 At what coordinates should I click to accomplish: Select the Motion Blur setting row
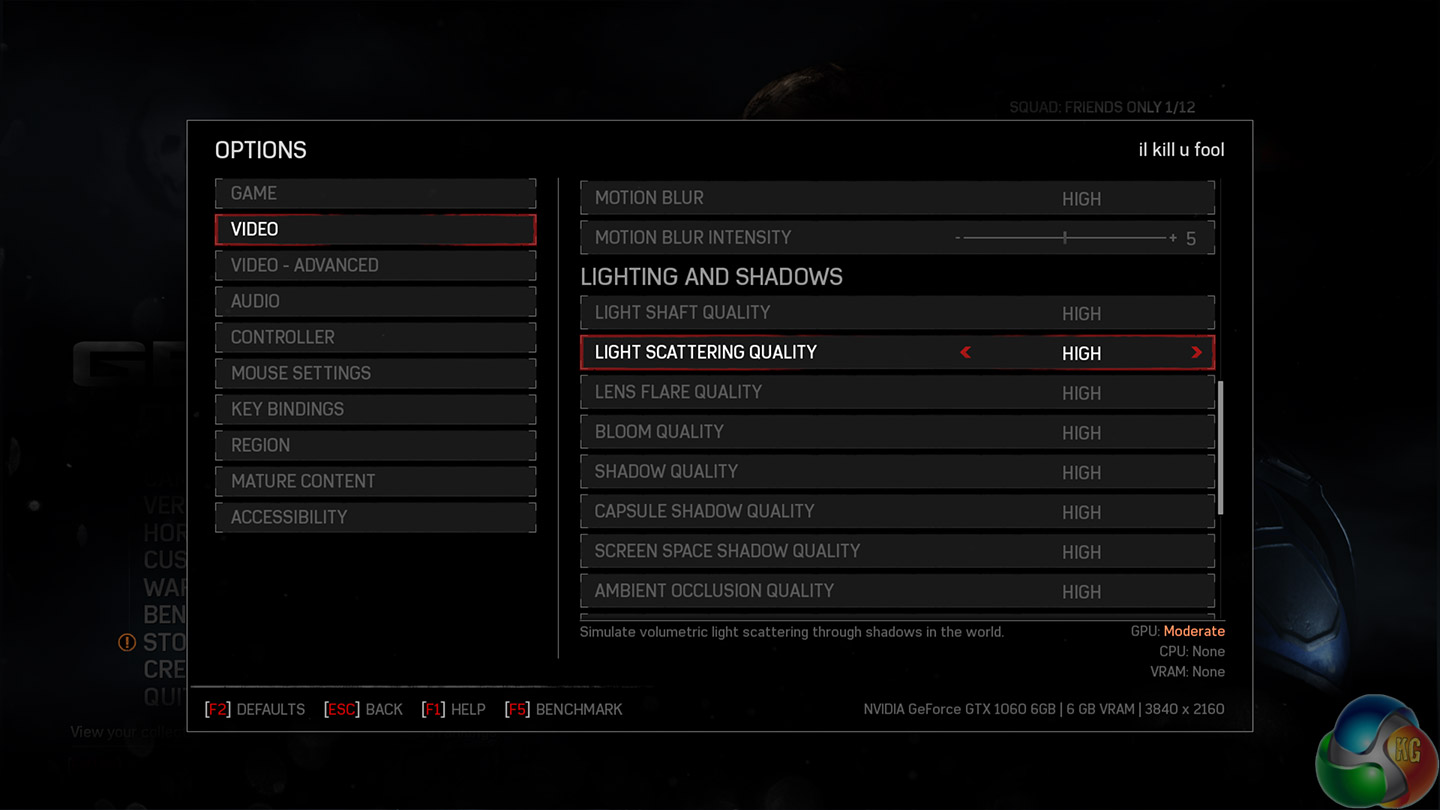click(x=897, y=198)
